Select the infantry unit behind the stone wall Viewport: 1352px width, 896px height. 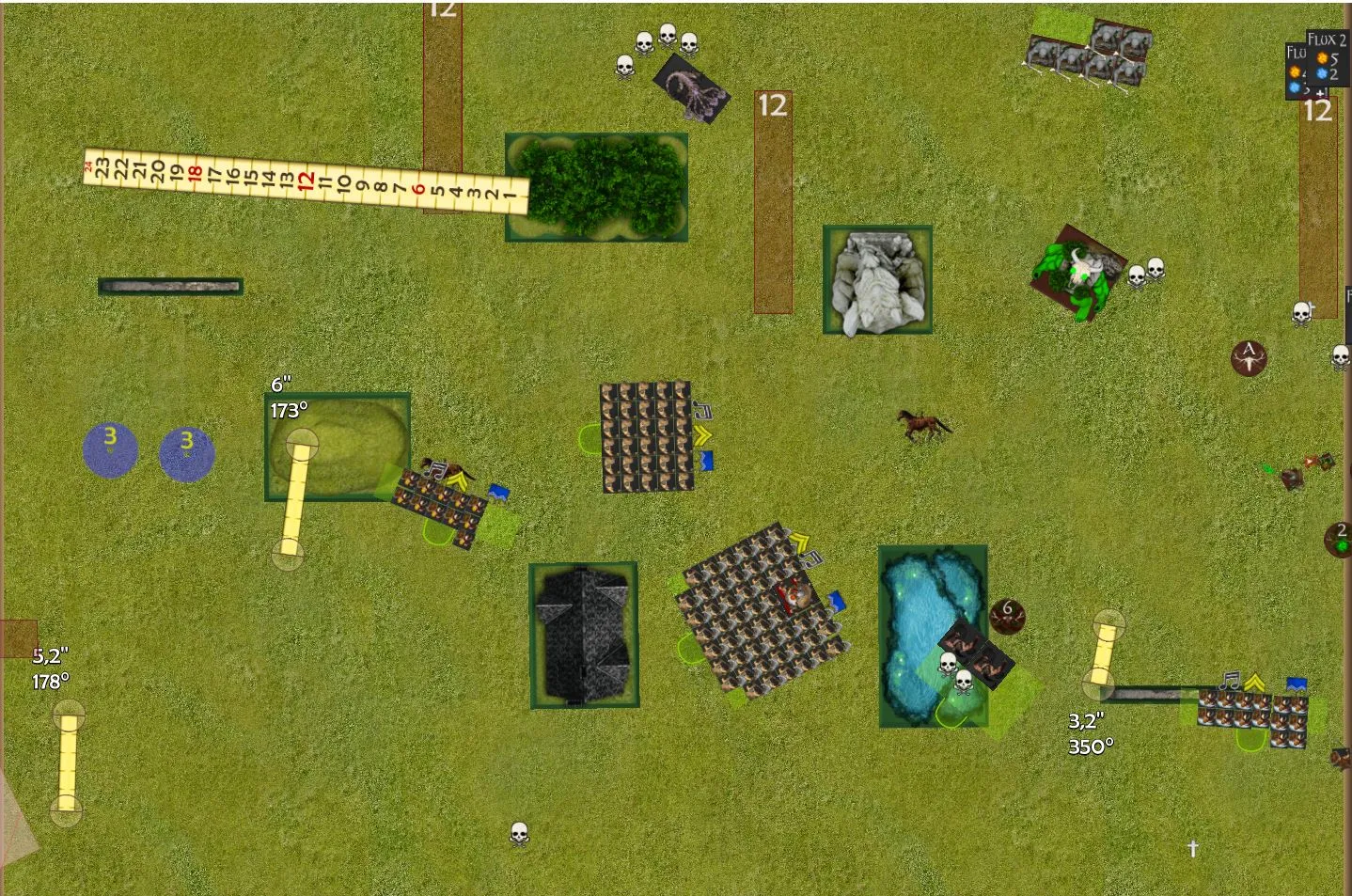[x=1252, y=716]
